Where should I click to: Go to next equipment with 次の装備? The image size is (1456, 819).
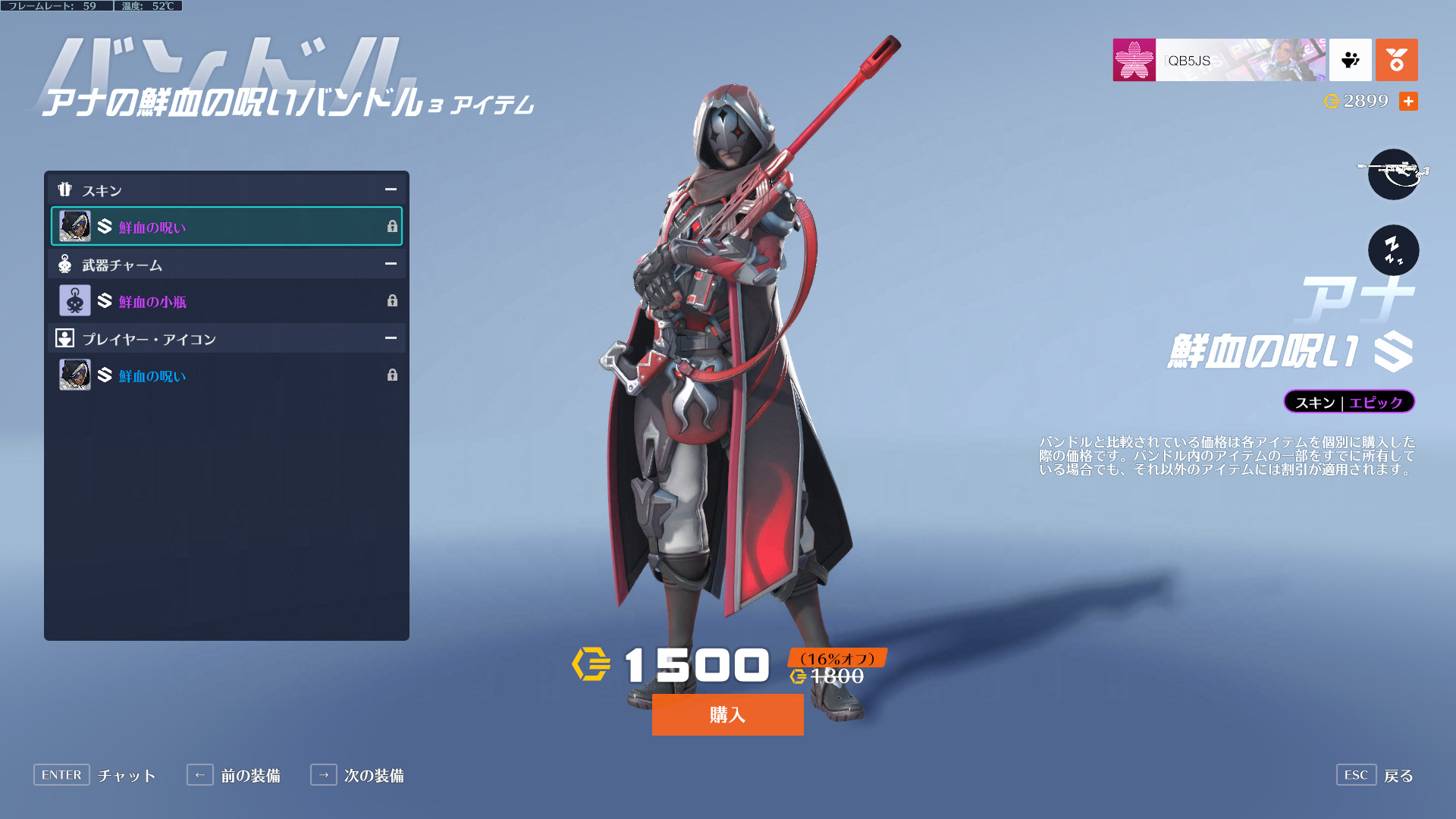tap(358, 775)
